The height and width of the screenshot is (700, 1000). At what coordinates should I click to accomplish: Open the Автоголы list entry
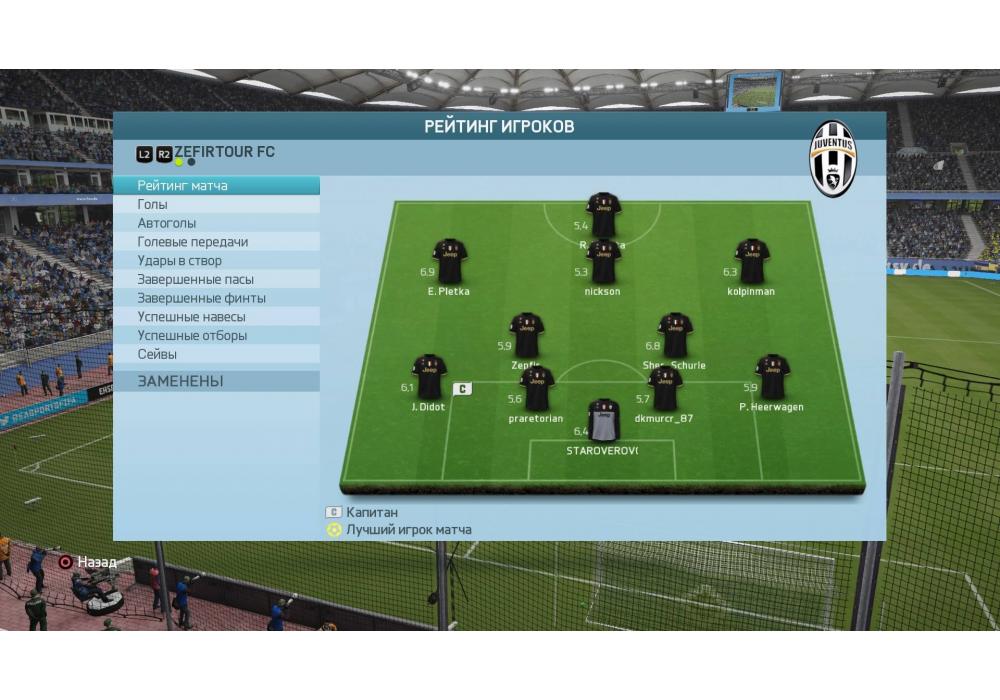click(216, 223)
